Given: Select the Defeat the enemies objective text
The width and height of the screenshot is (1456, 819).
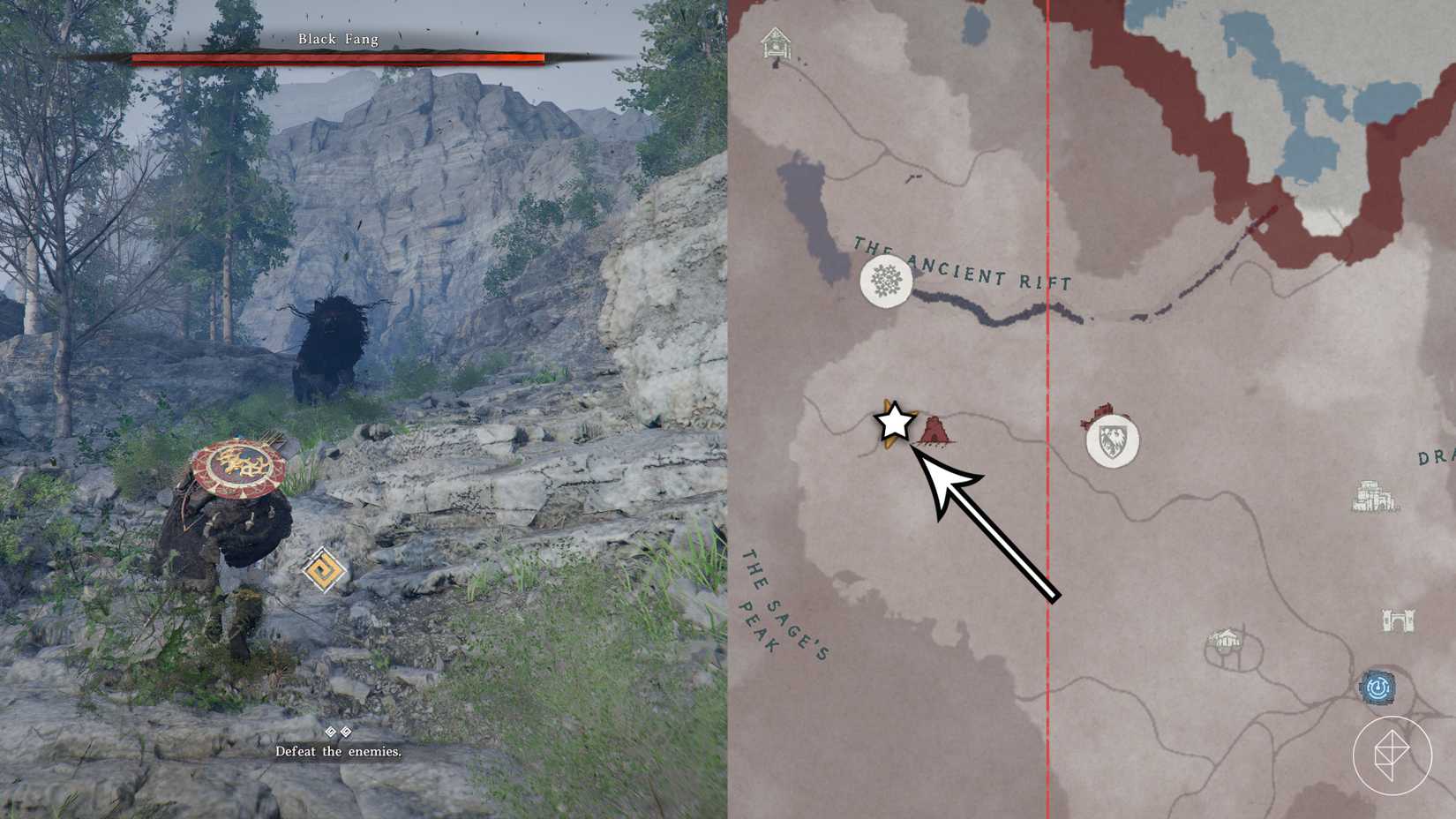Looking at the screenshot, I should click(338, 751).
